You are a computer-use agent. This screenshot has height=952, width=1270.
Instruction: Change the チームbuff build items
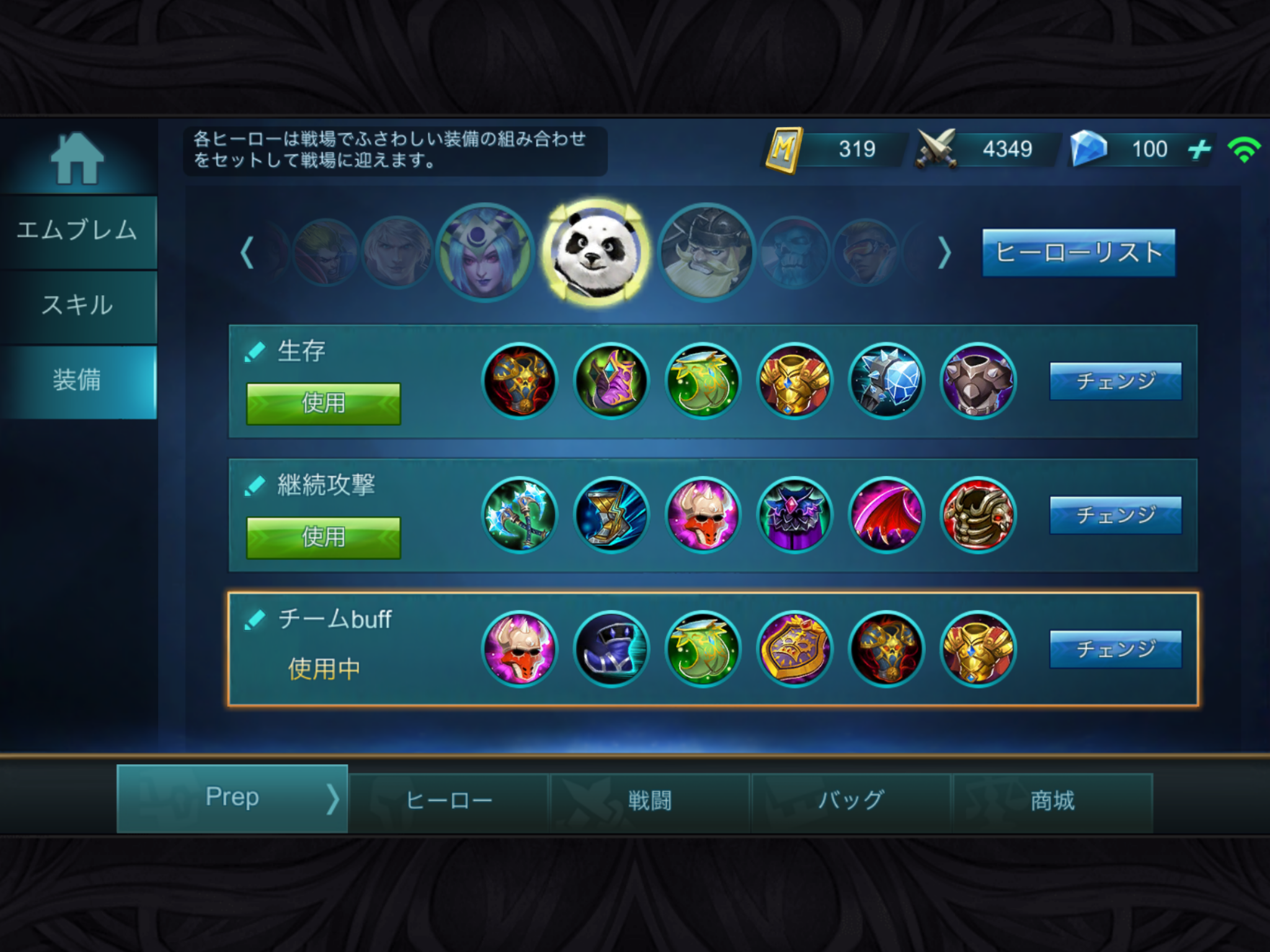coord(1115,649)
